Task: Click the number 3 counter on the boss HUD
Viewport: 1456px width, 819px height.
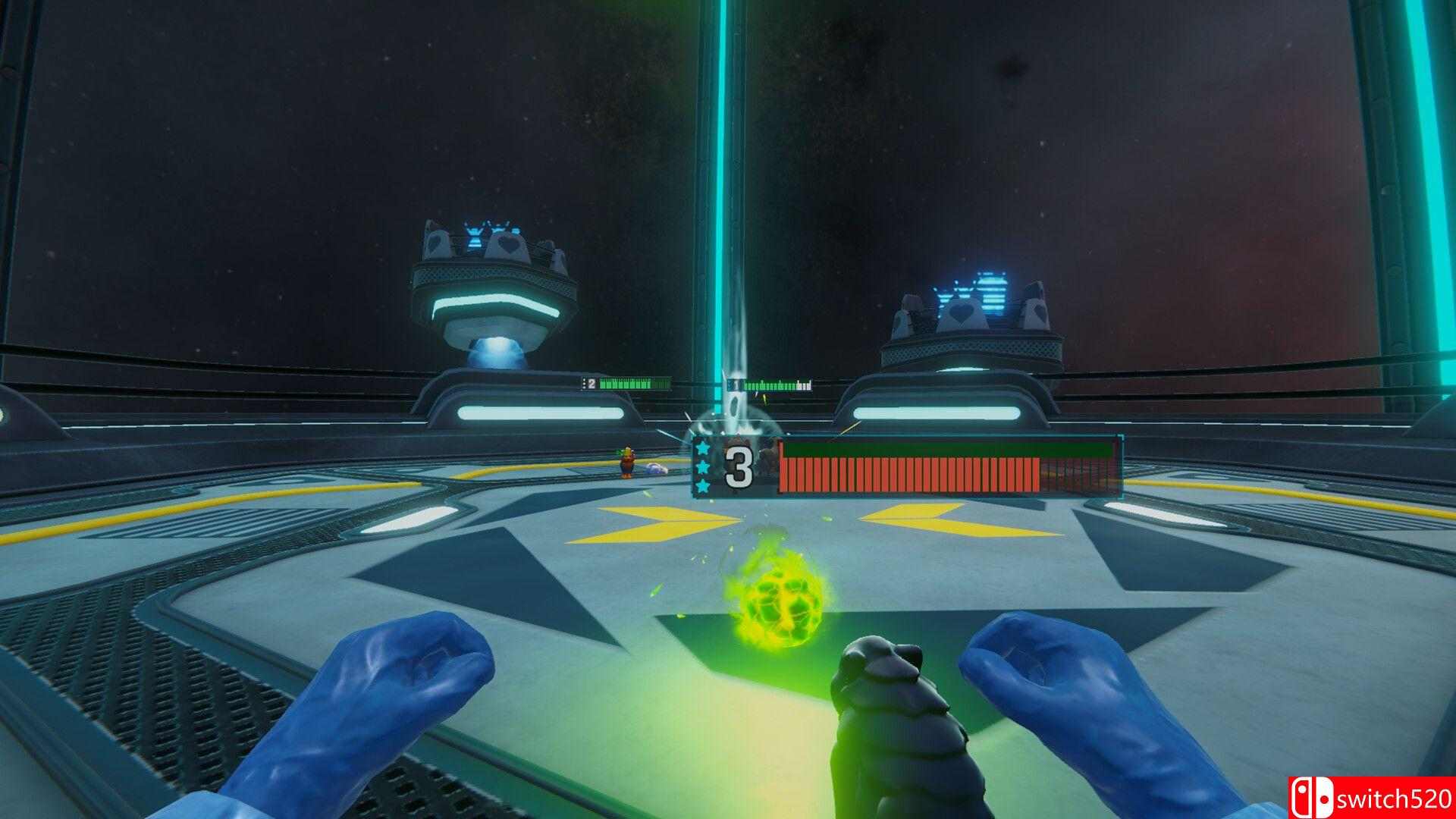Action: coord(737,464)
